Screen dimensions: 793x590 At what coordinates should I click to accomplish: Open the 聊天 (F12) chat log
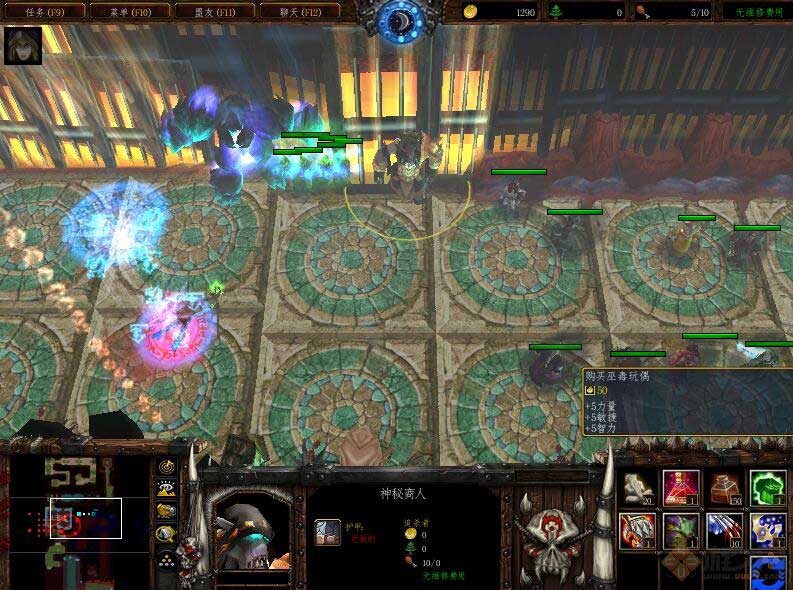coord(297,12)
